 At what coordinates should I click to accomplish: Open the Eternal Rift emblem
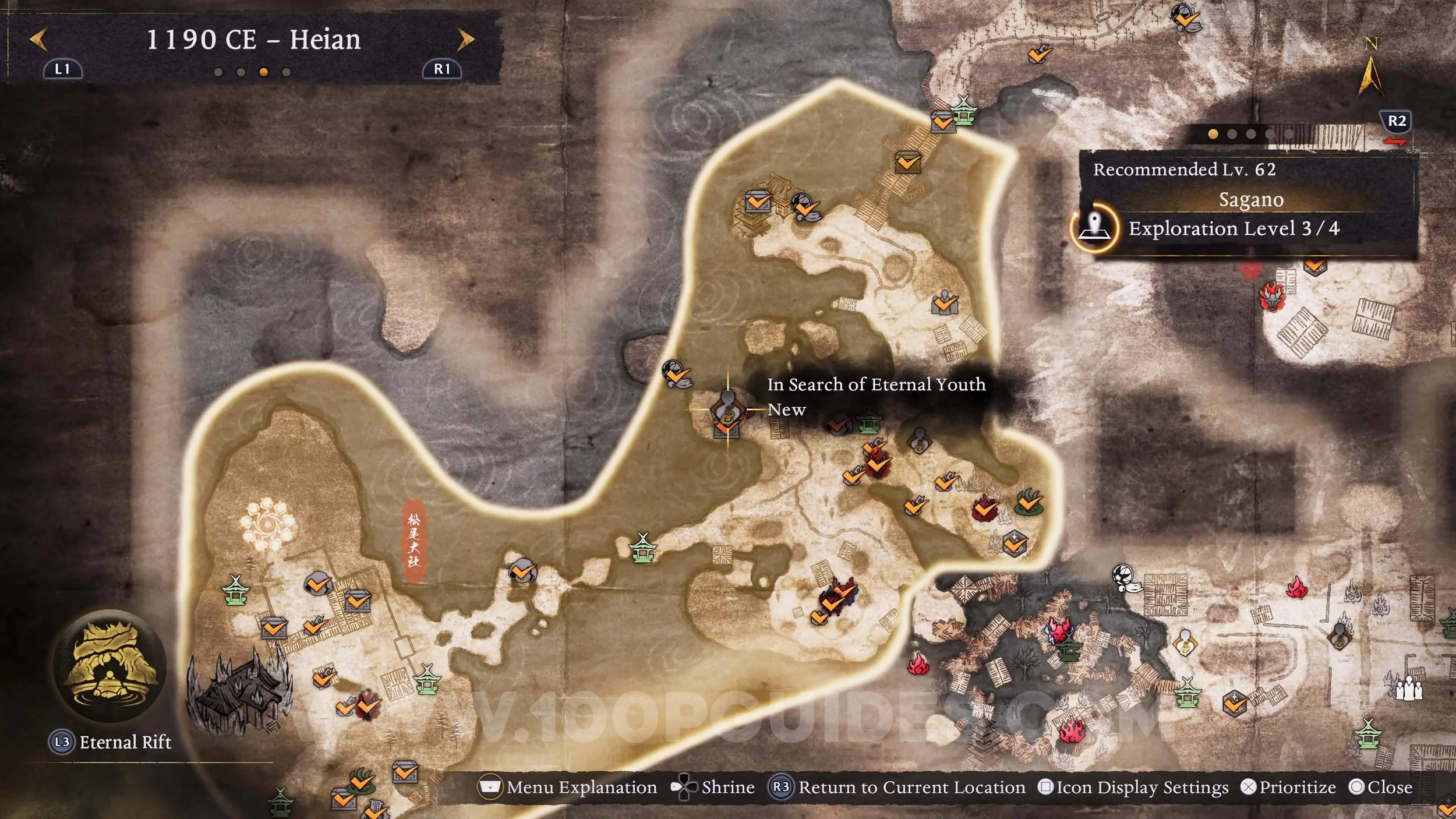(x=109, y=666)
